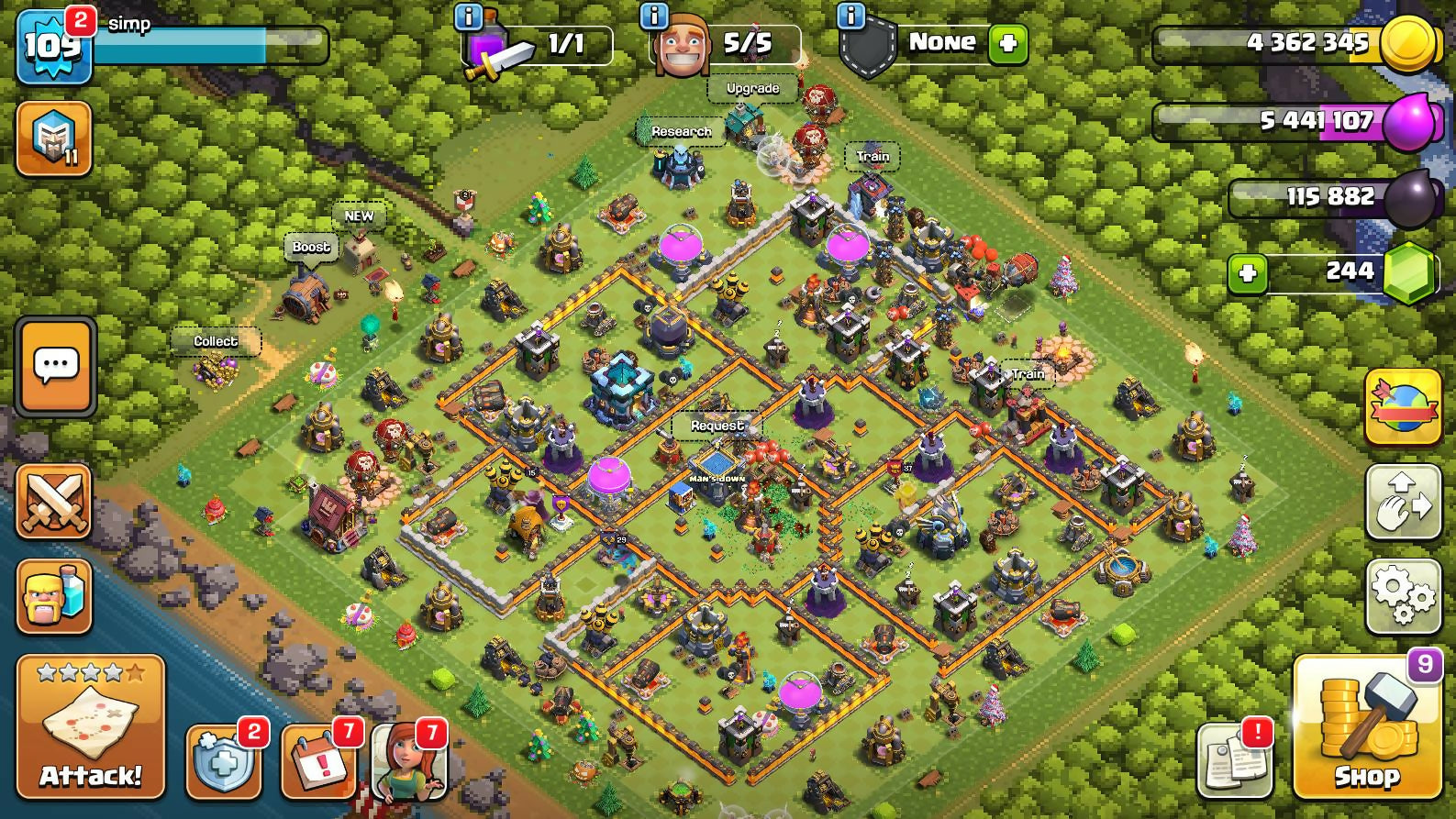
Task: Add gems with the green plus button
Action: 1248,273
